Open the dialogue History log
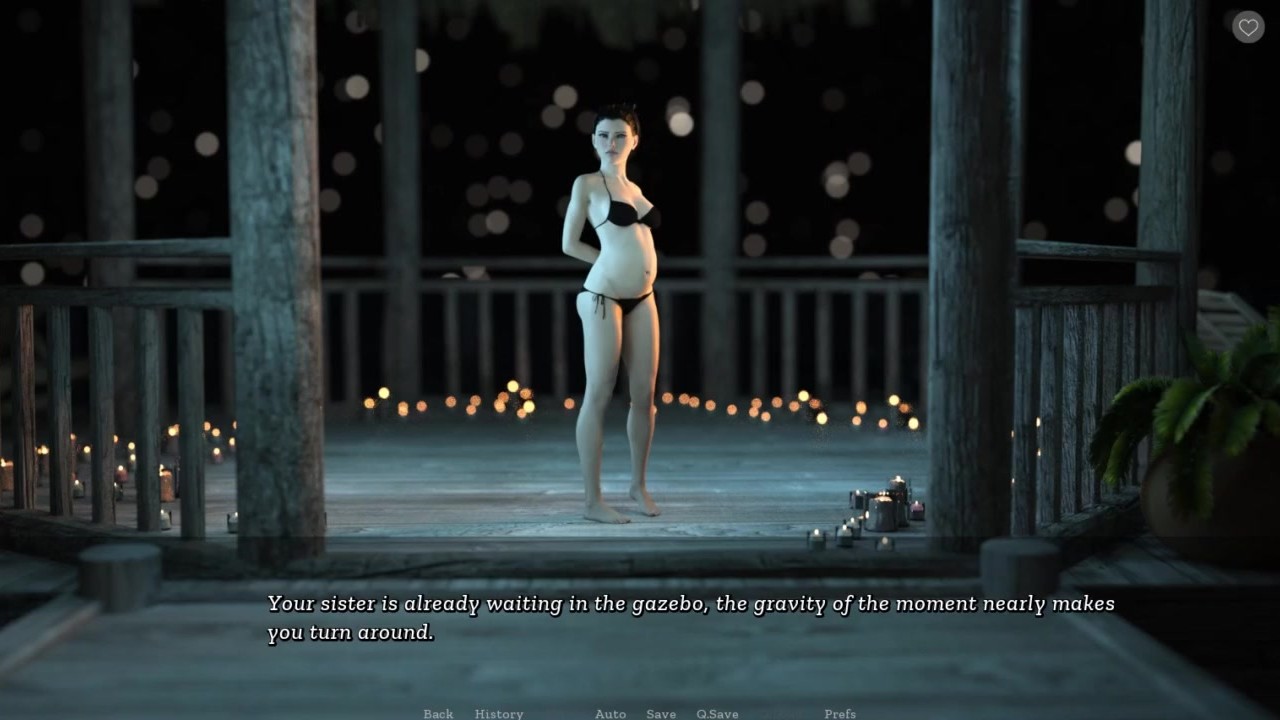This screenshot has height=720, width=1280. [499, 713]
